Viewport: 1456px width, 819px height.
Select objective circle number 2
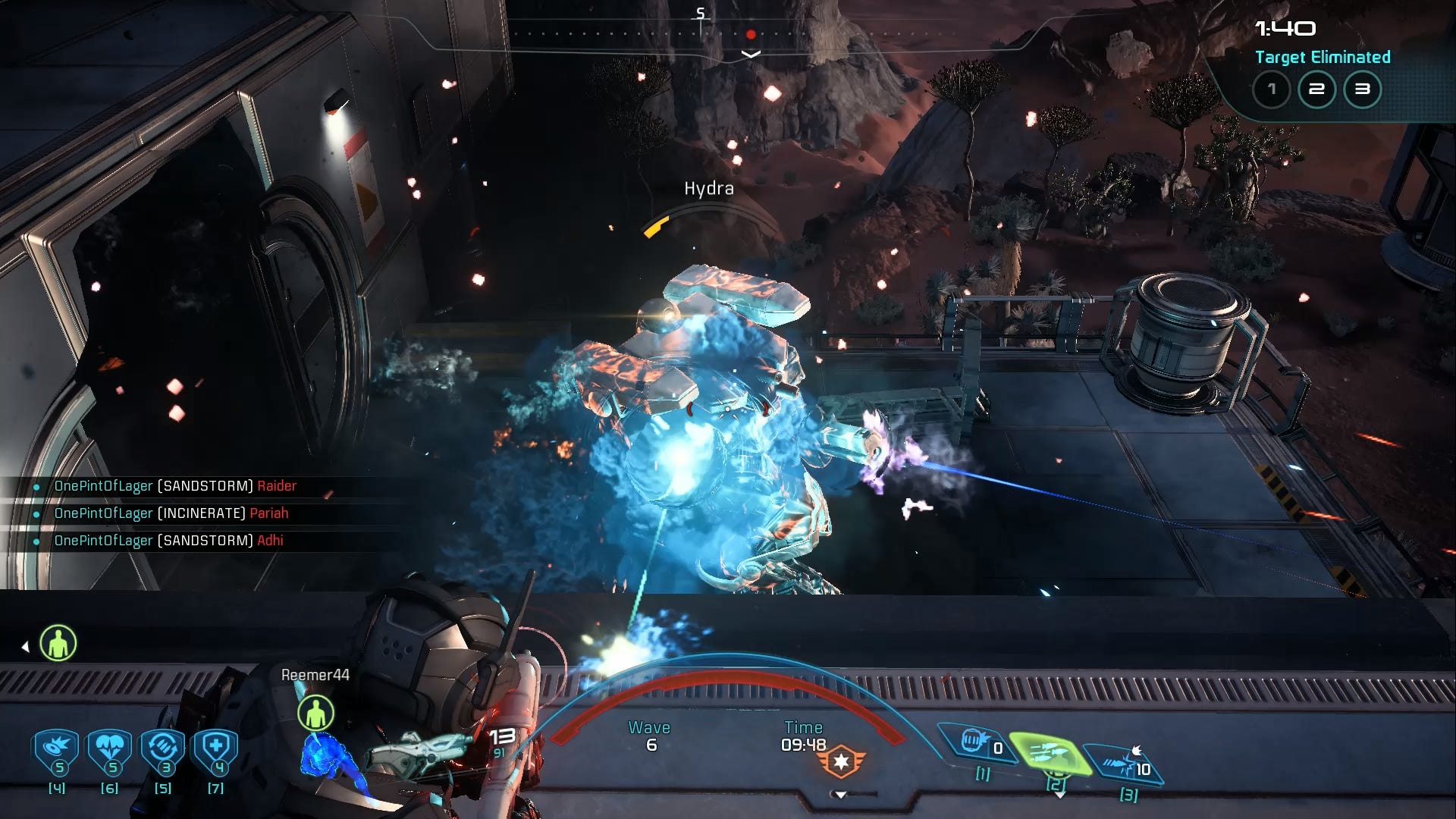point(1317,89)
